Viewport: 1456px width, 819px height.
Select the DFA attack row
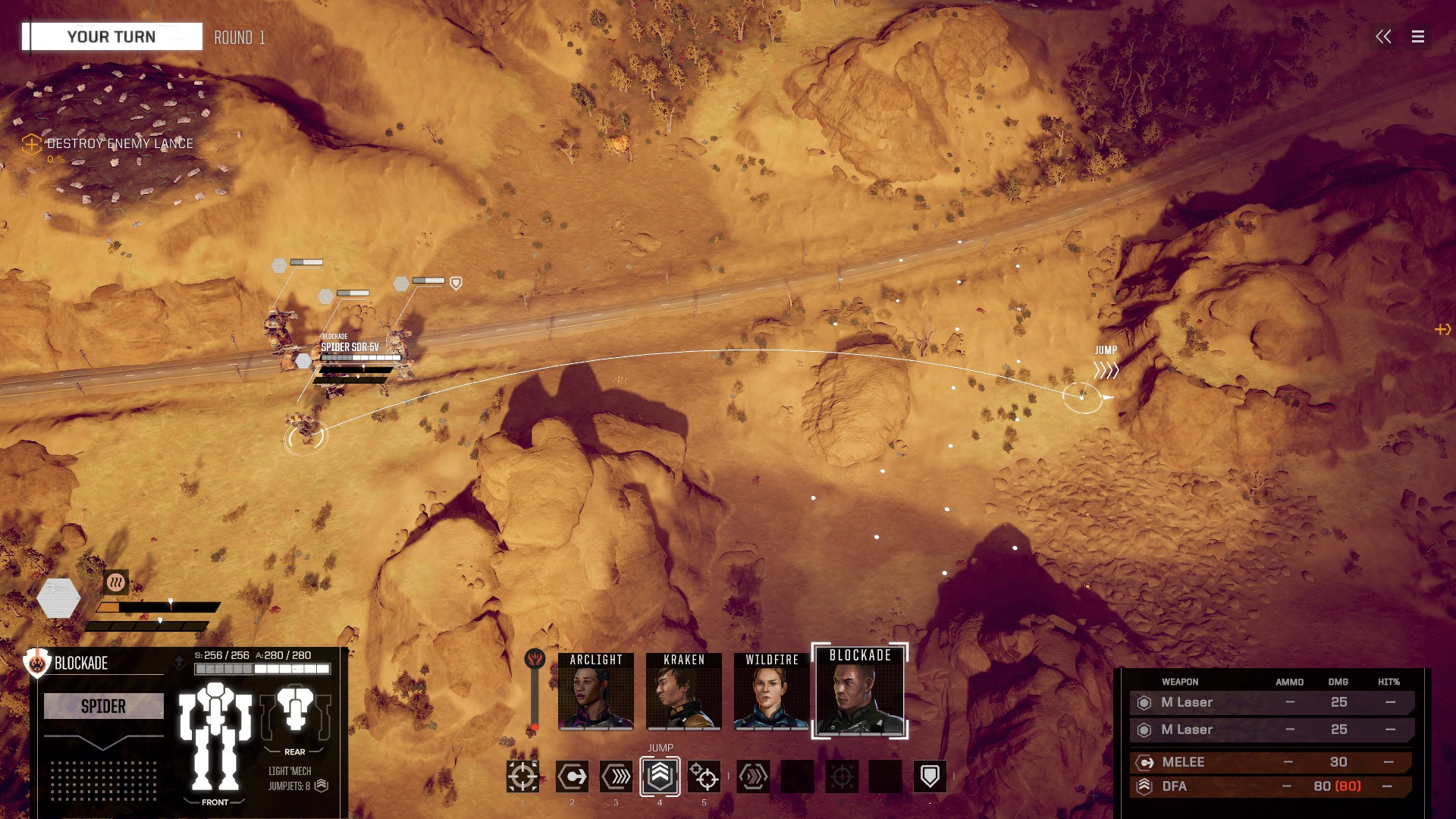[1271, 786]
